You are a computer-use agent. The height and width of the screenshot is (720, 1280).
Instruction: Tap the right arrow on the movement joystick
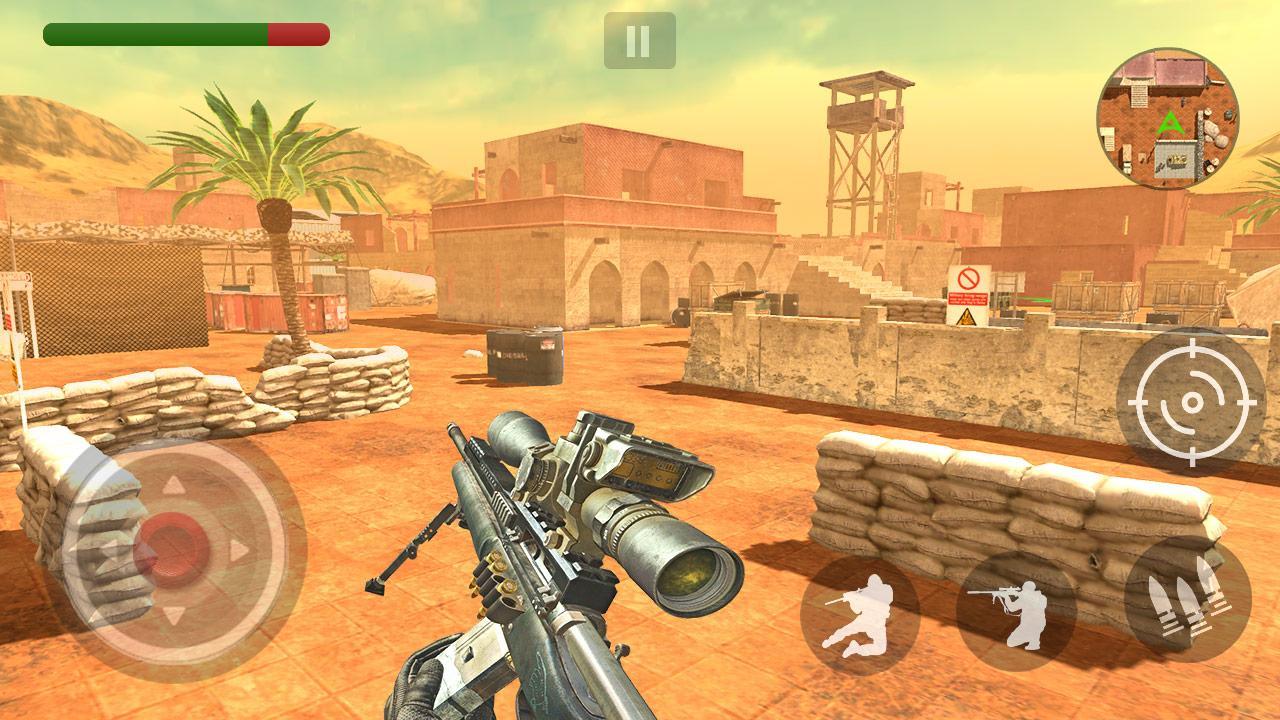point(237,548)
